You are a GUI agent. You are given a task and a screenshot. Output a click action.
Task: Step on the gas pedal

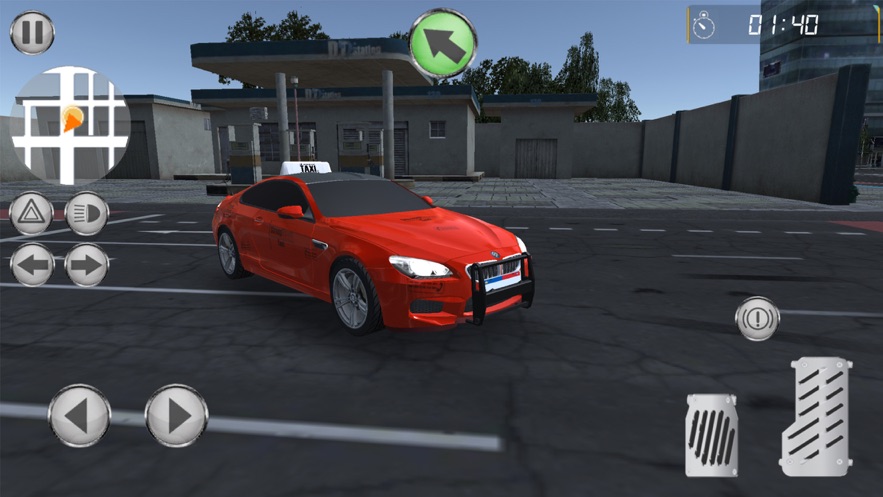point(815,417)
